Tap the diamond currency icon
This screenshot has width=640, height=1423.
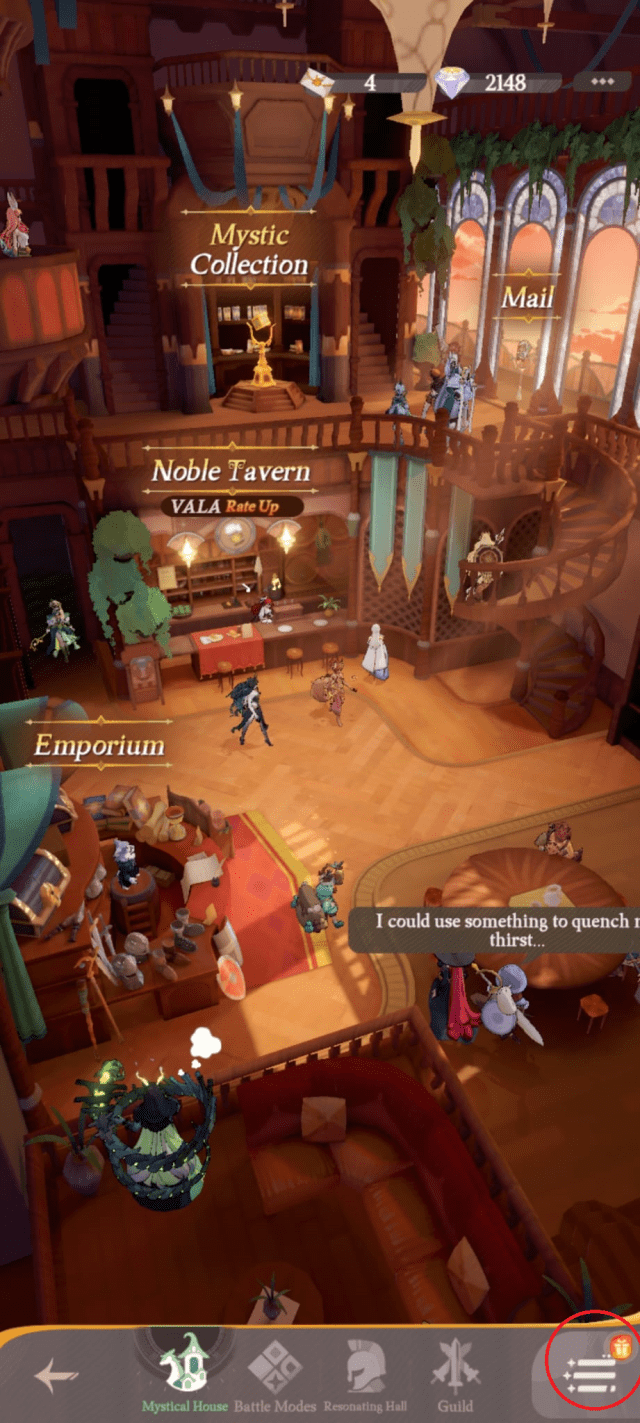452,82
